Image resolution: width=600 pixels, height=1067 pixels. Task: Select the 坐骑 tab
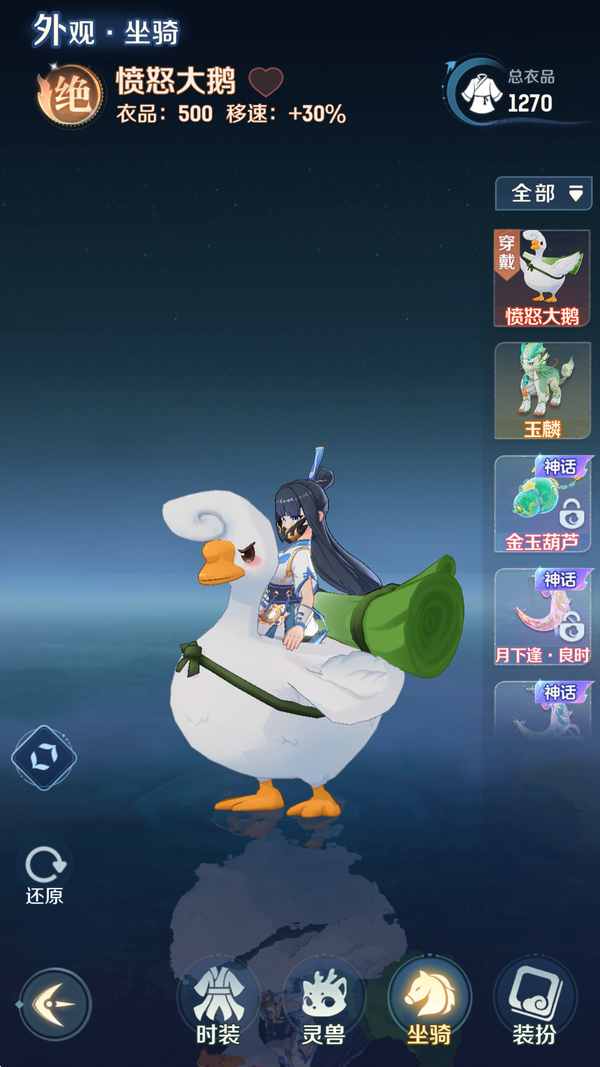click(429, 1003)
